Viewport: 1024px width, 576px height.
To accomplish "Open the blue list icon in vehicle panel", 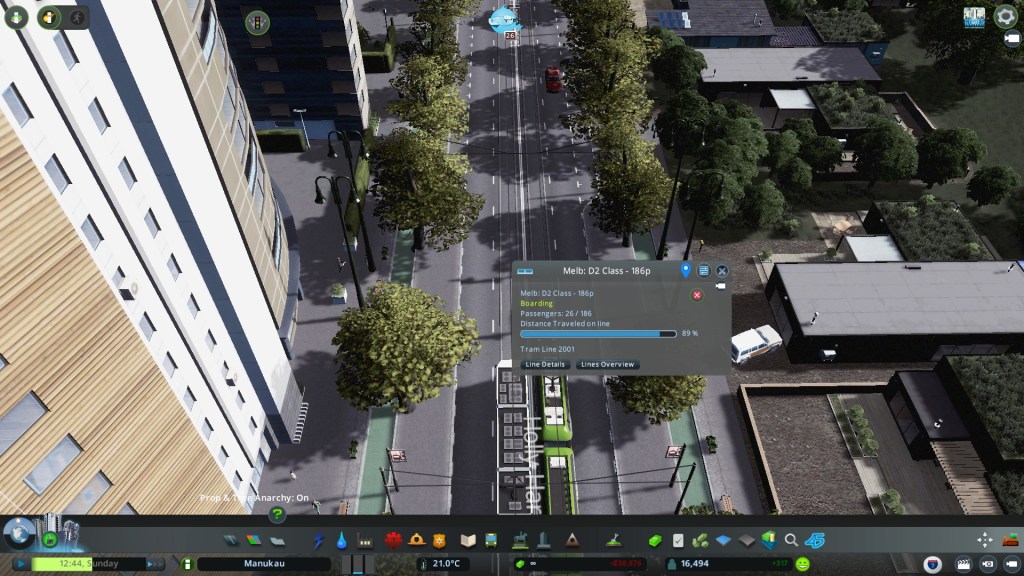I will click(703, 271).
